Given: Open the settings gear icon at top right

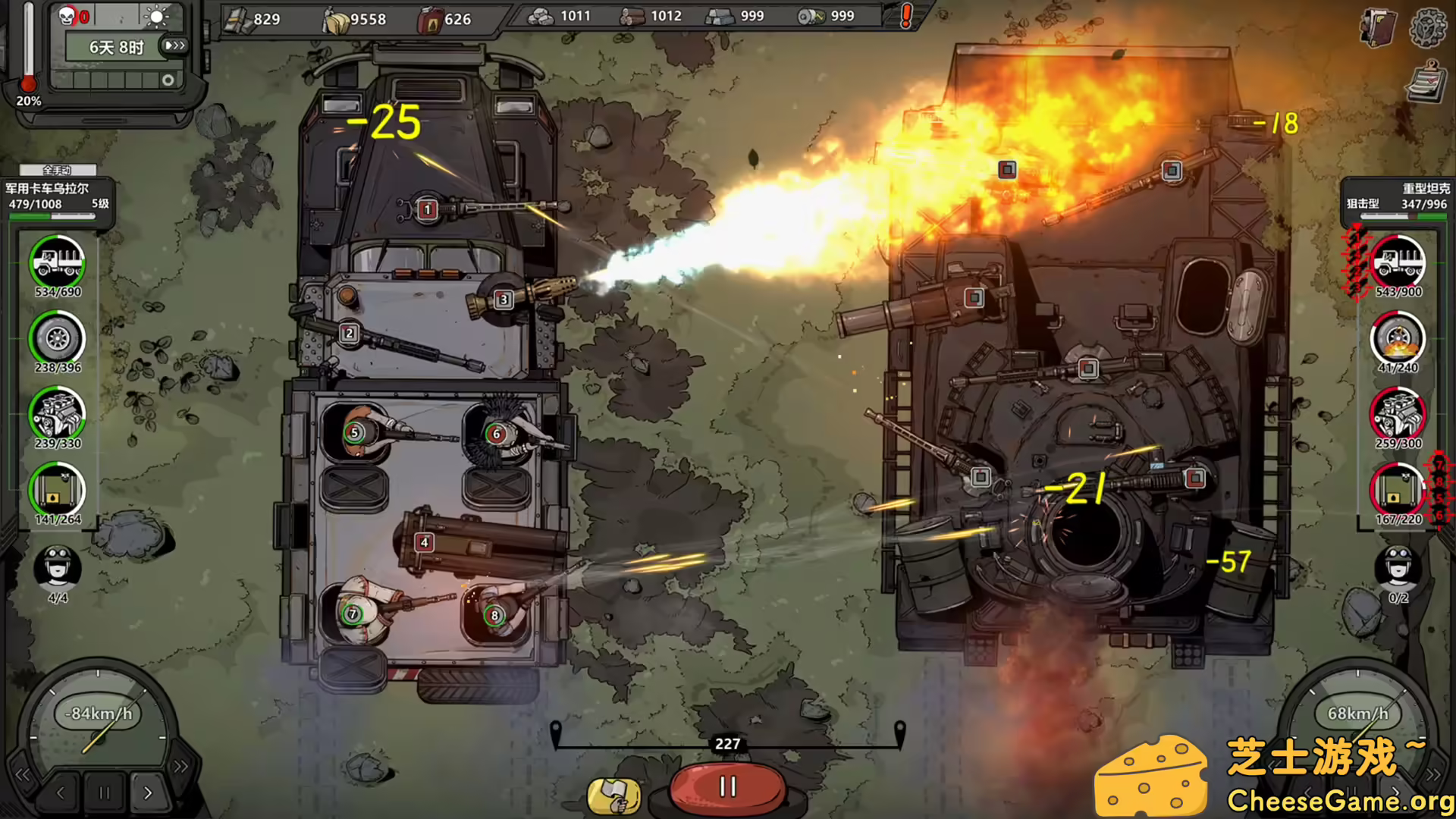Looking at the screenshot, I should [x=1429, y=29].
